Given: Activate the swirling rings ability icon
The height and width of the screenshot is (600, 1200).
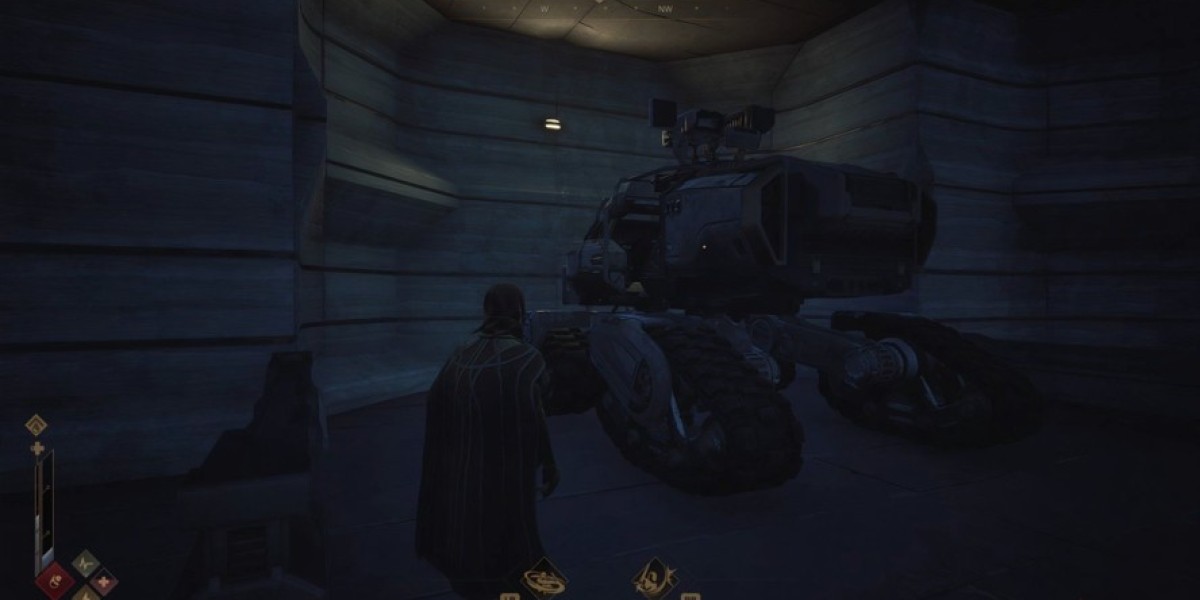Looking at the screenshot, I should coord(546,579).
